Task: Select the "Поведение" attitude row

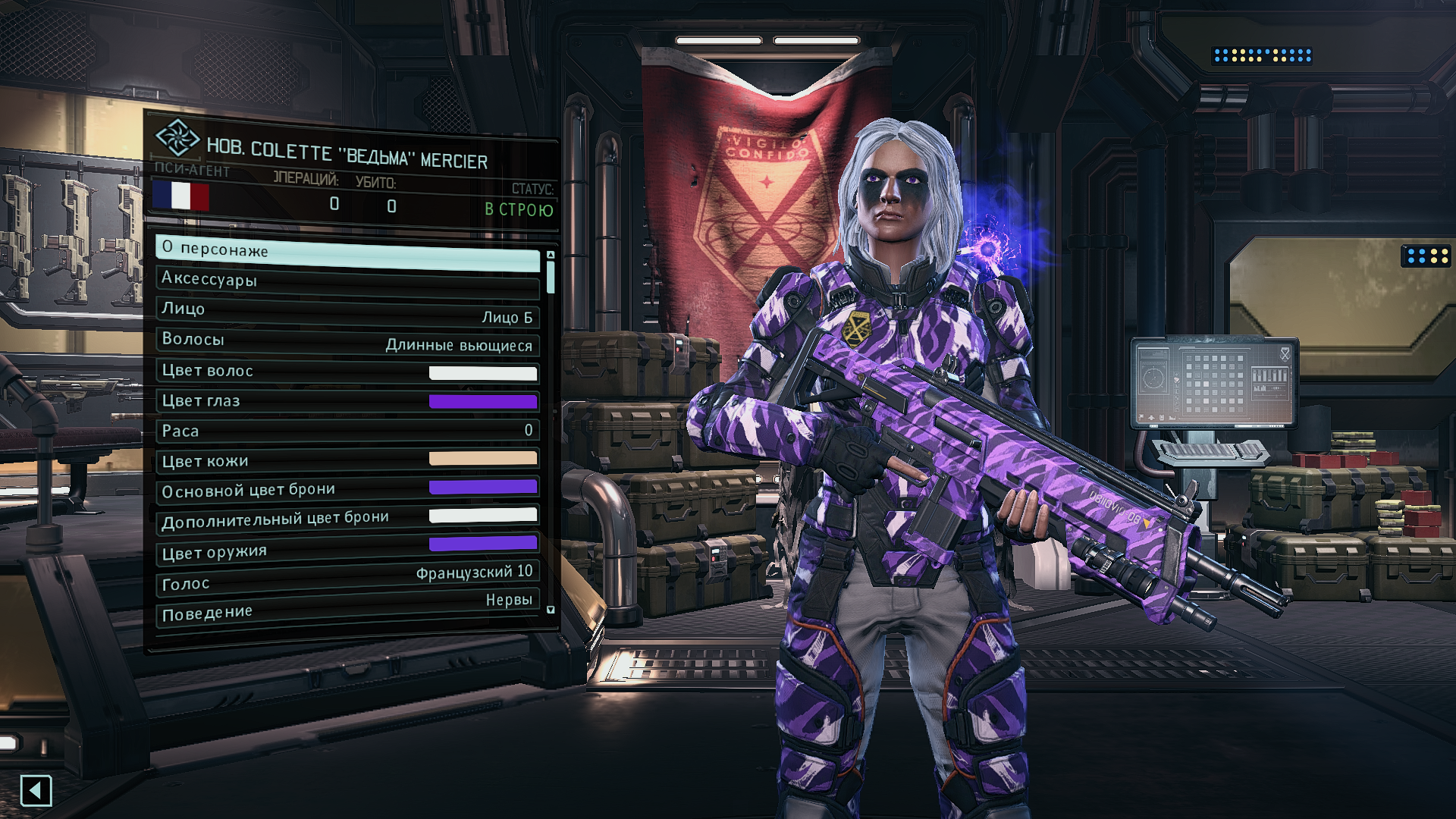Action: click(x=347, y=608)
